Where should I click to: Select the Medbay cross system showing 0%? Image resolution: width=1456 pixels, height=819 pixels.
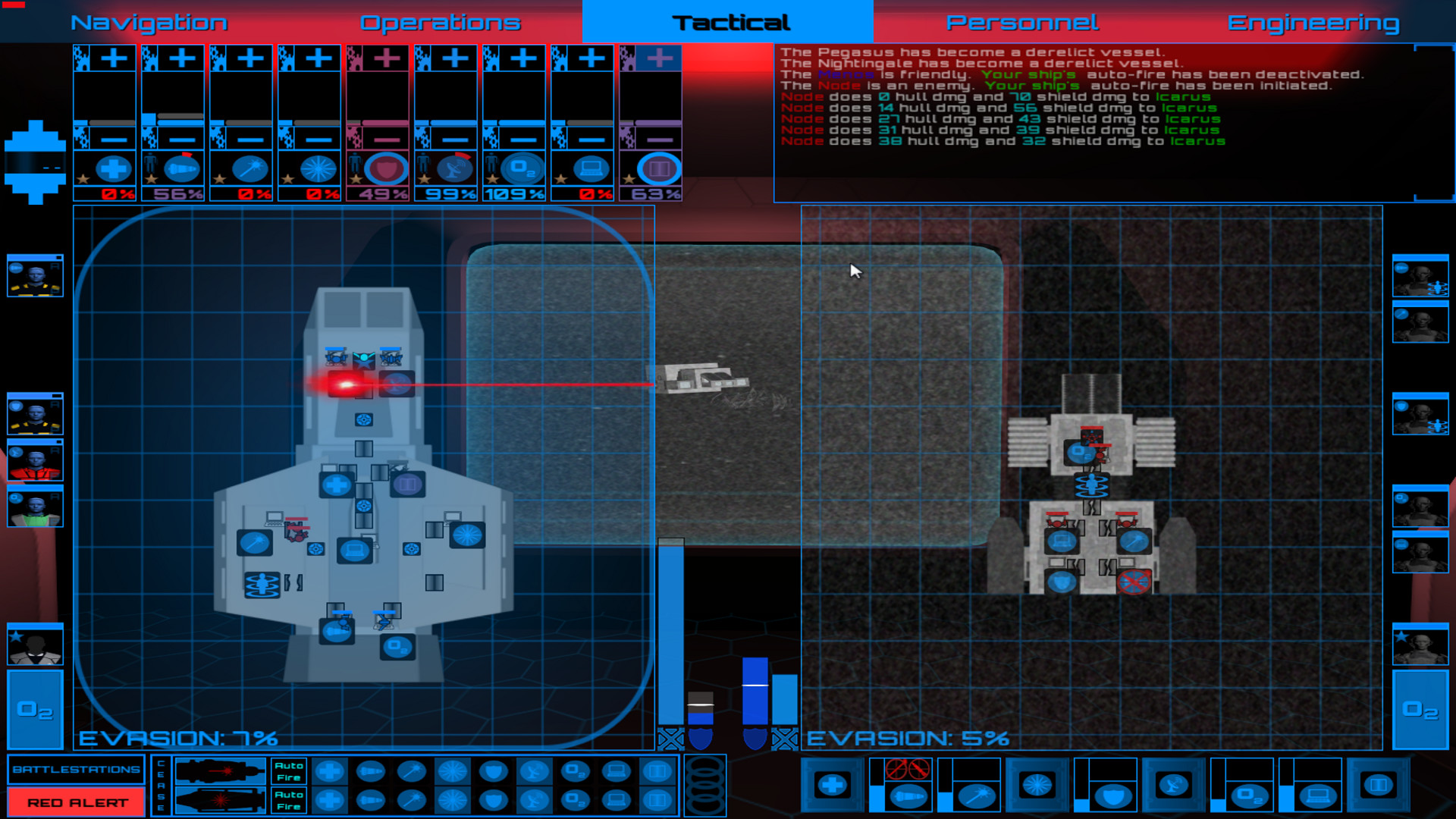pyautogui.click(x=114, y=169)
